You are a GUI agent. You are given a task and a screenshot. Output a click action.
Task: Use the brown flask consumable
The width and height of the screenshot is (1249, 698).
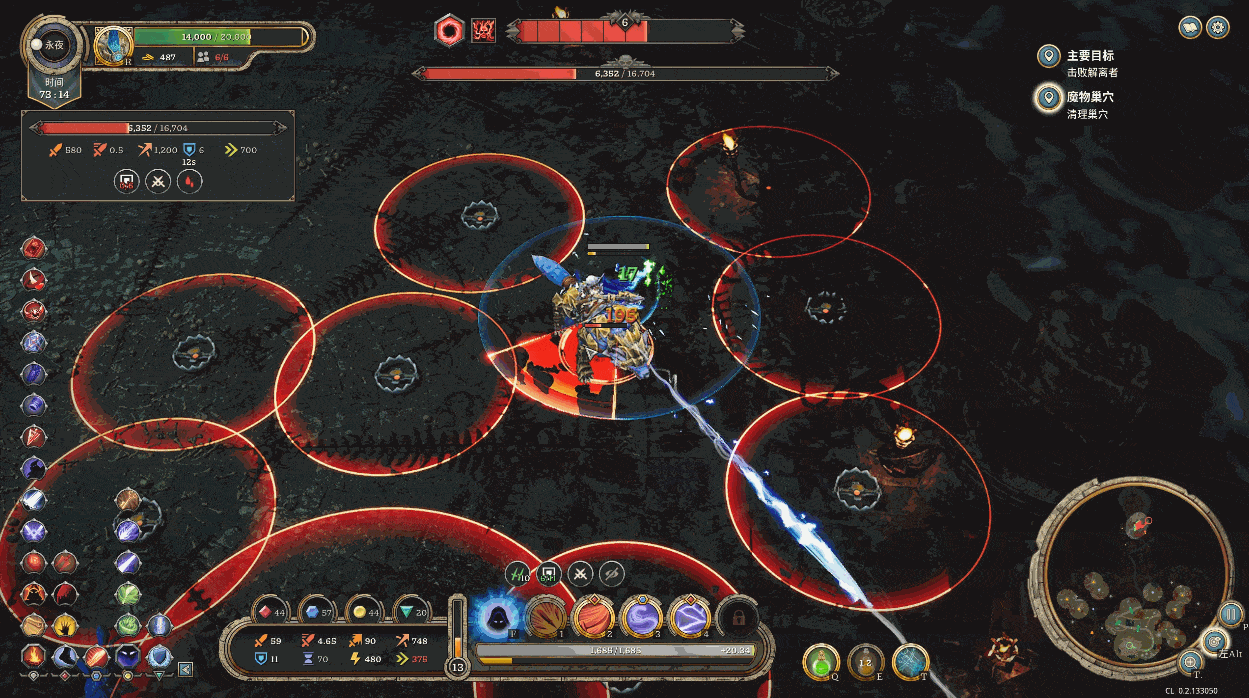866,661
